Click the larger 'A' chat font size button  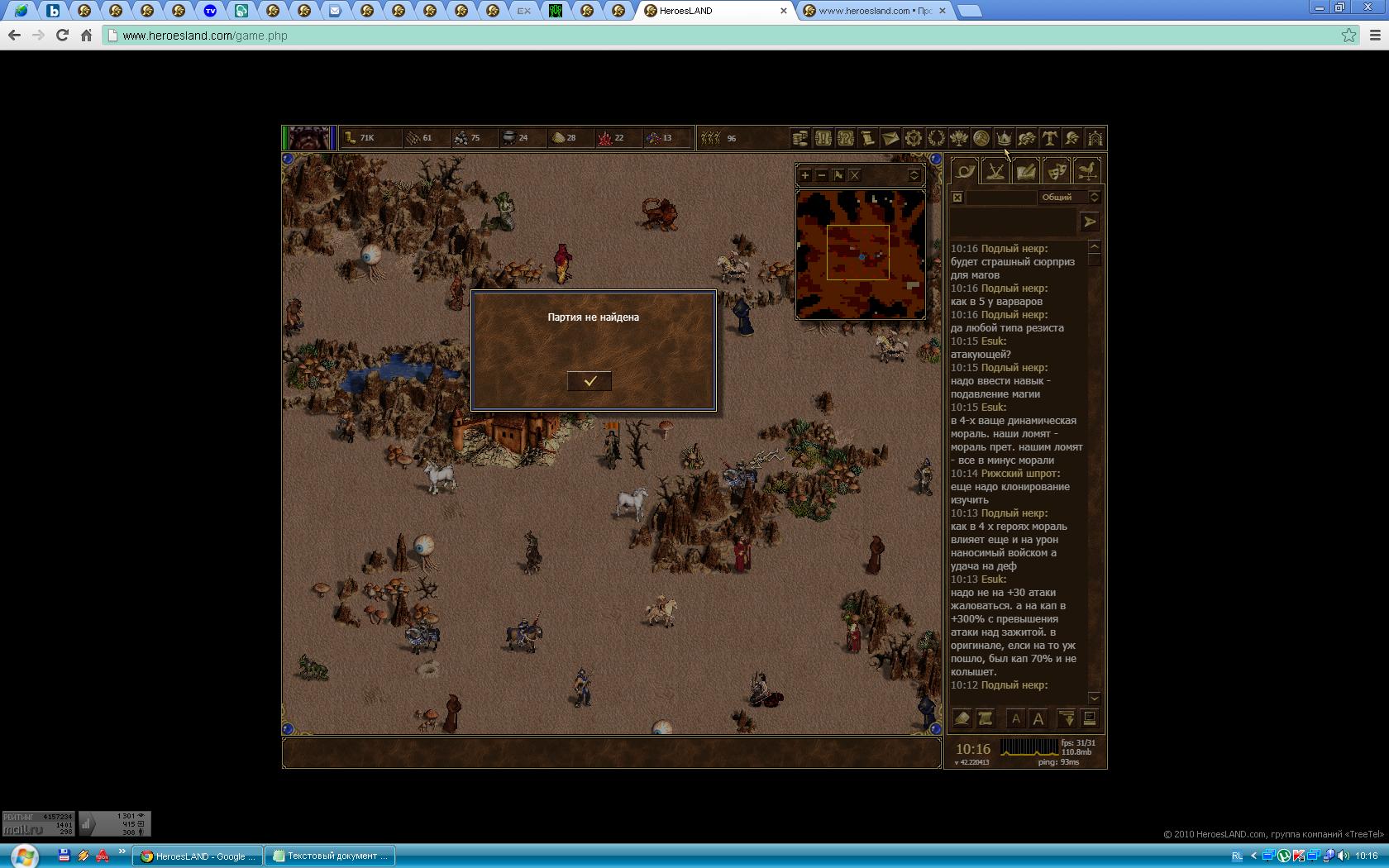point(1038,718)
